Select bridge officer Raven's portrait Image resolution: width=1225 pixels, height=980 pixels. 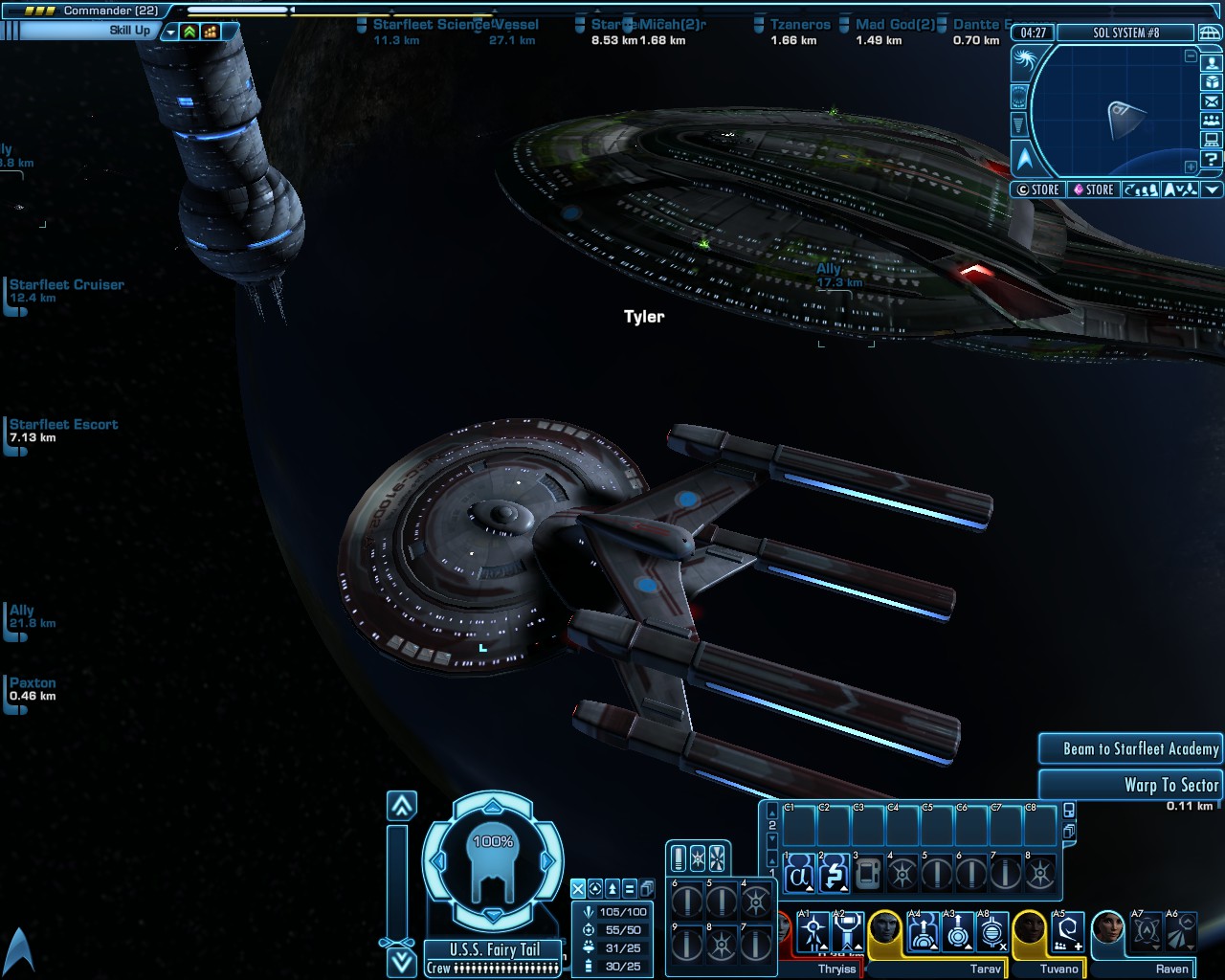tap(1108, 929)
